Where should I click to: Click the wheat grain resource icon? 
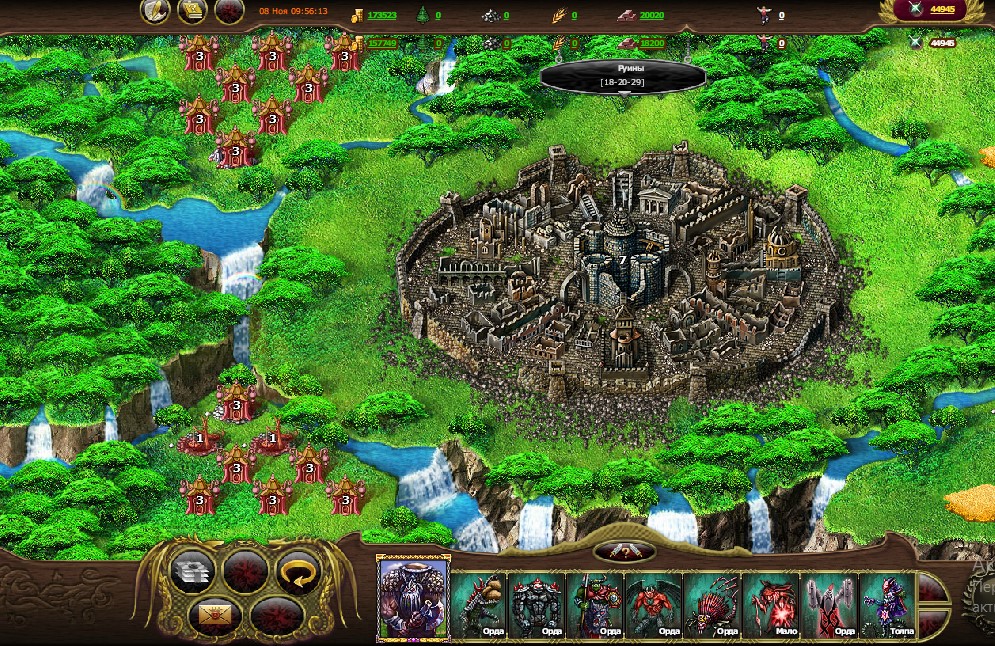559,16
